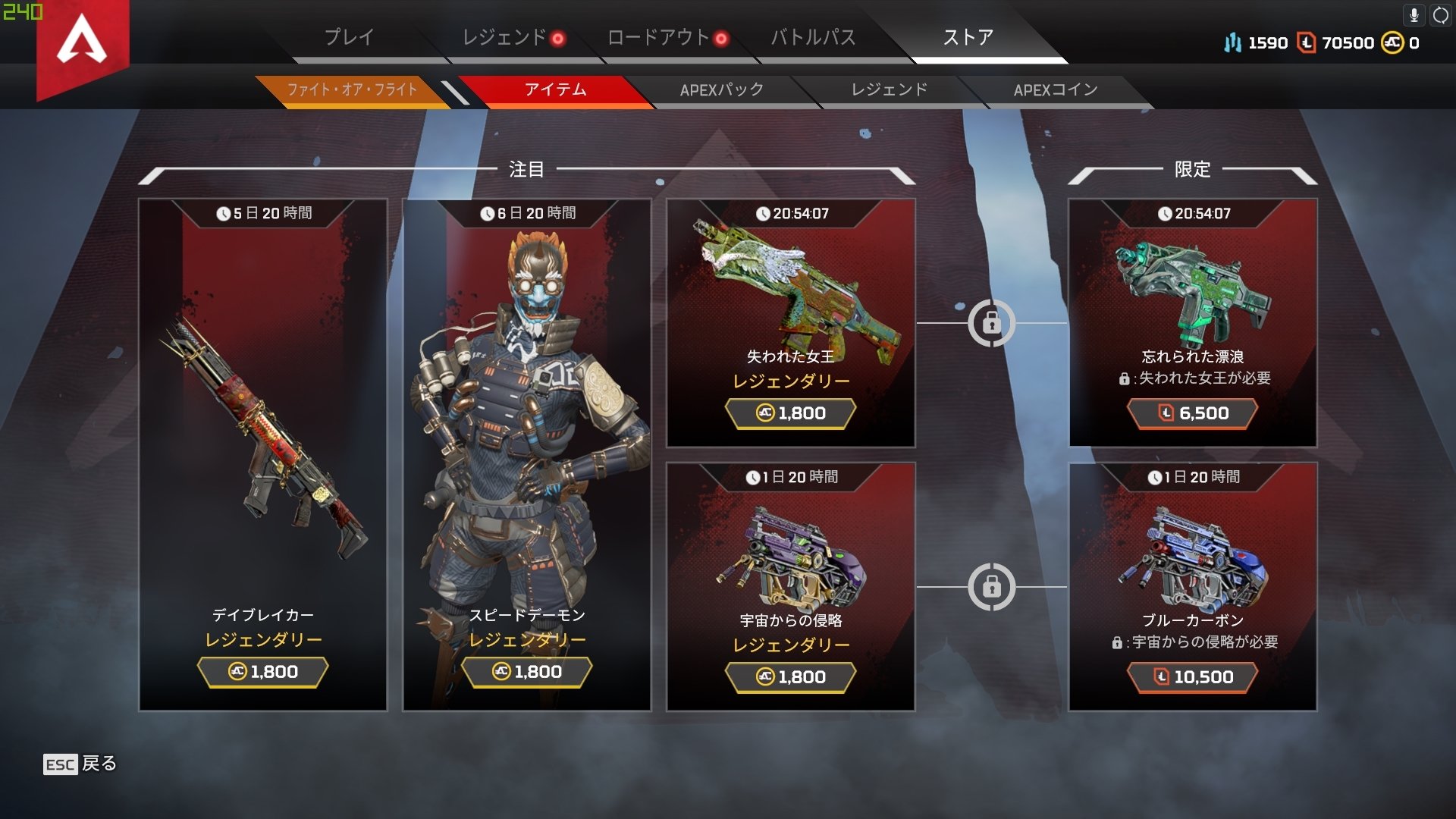Select the ファイト・オア・フライト store section
The width and height of the screenshot is (1456, 819).
352,89
